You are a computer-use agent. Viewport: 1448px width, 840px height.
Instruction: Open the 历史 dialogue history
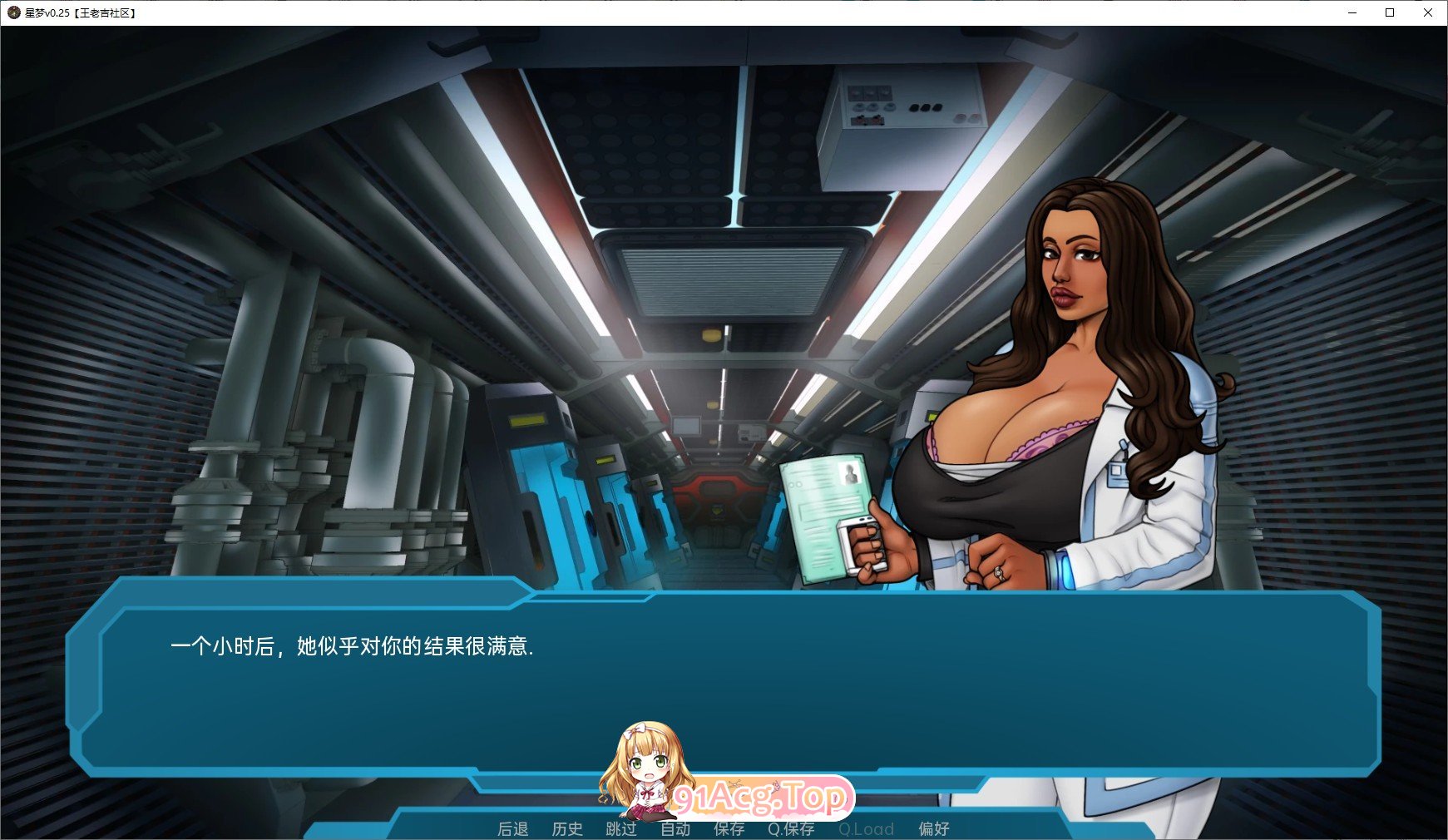point(568,828)
